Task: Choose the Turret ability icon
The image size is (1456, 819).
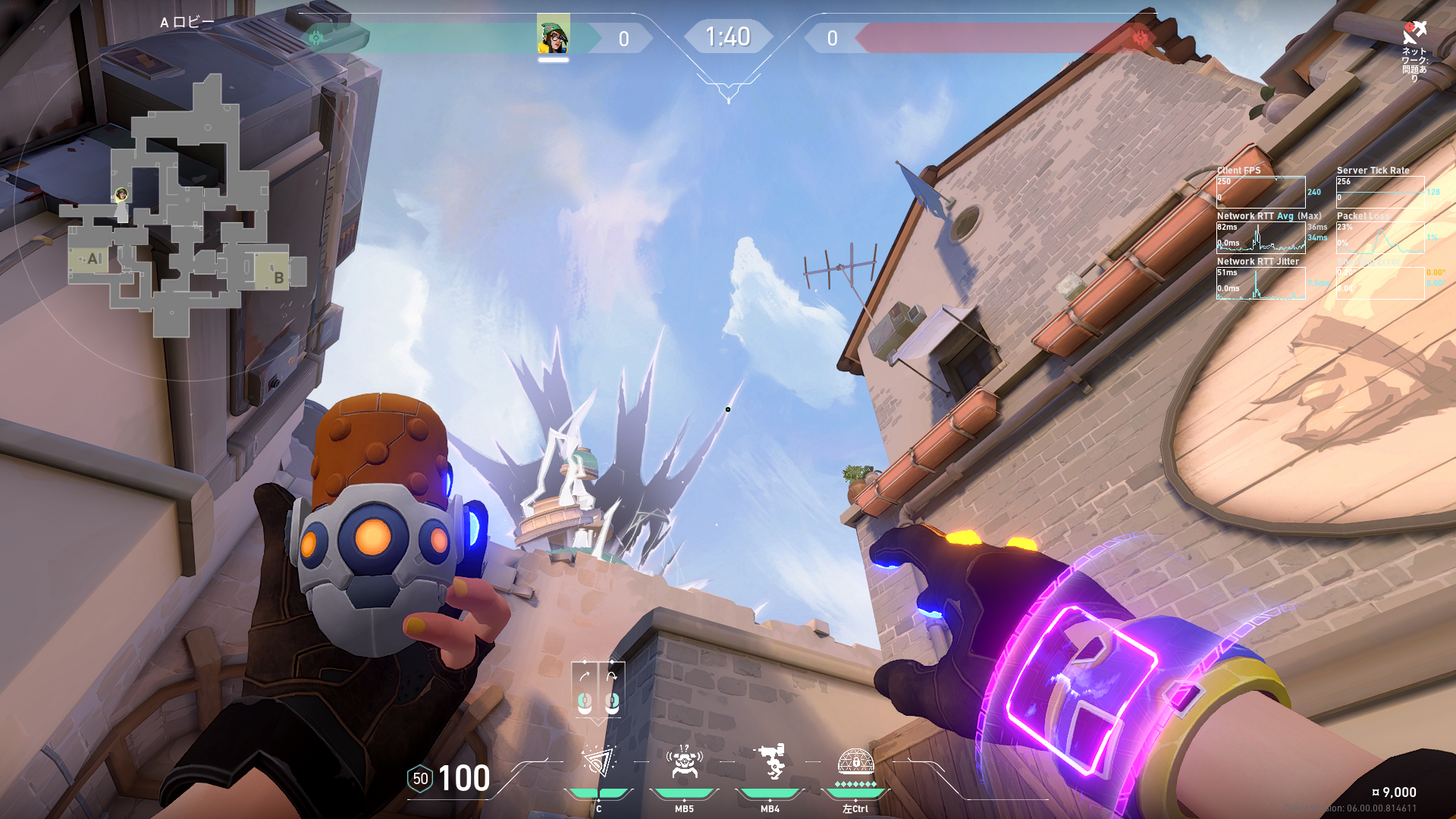Action: [770, 761]
